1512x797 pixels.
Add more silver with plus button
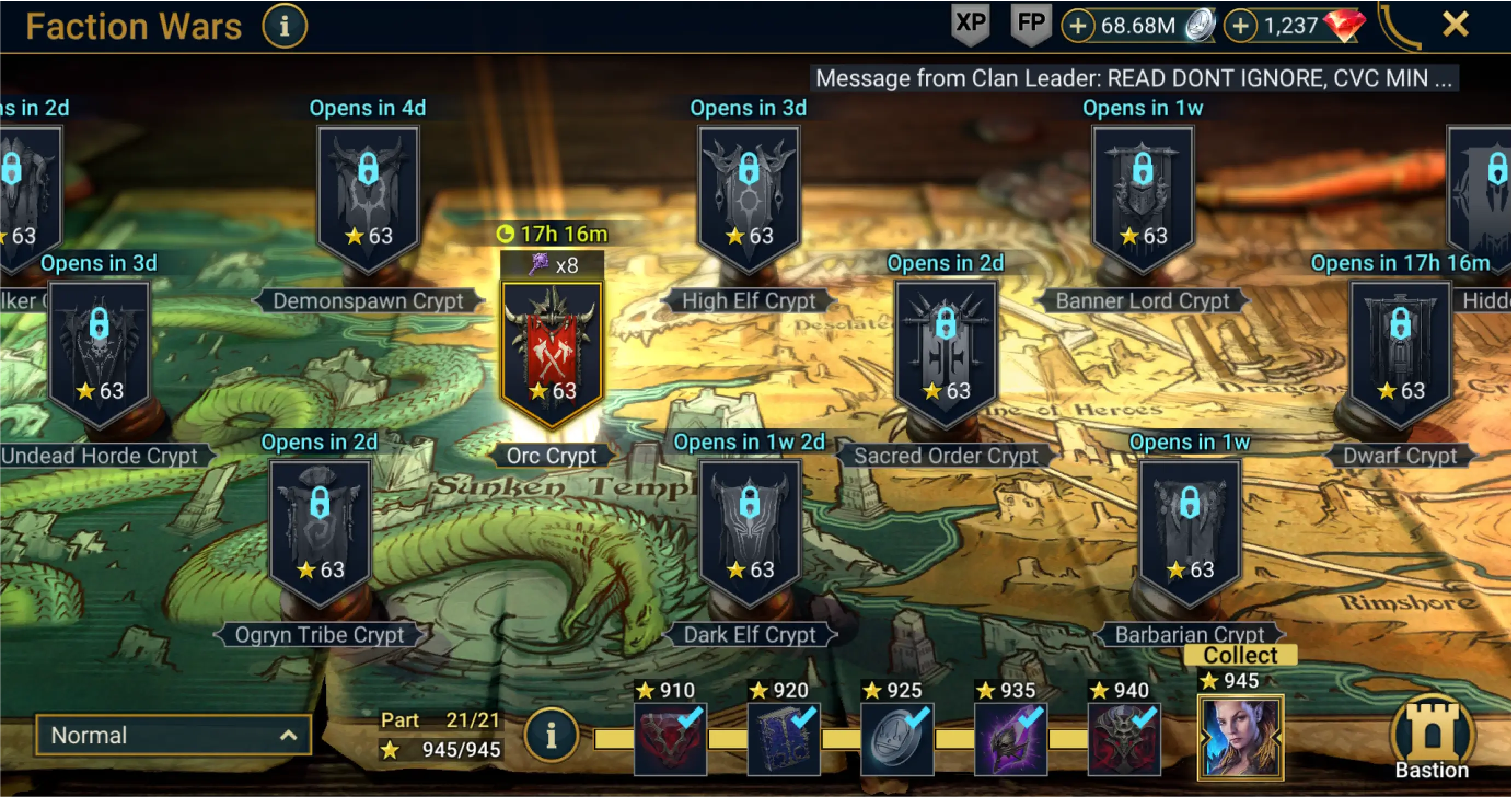(1077, 26)
